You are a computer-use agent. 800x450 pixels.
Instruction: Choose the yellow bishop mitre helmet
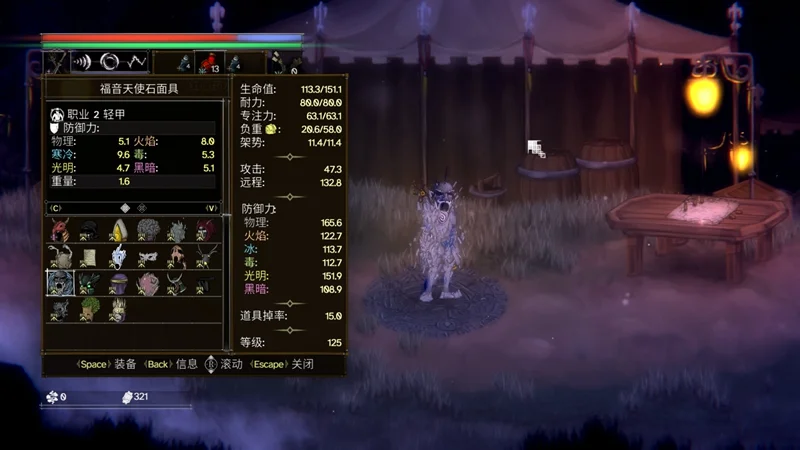(118, 231)
